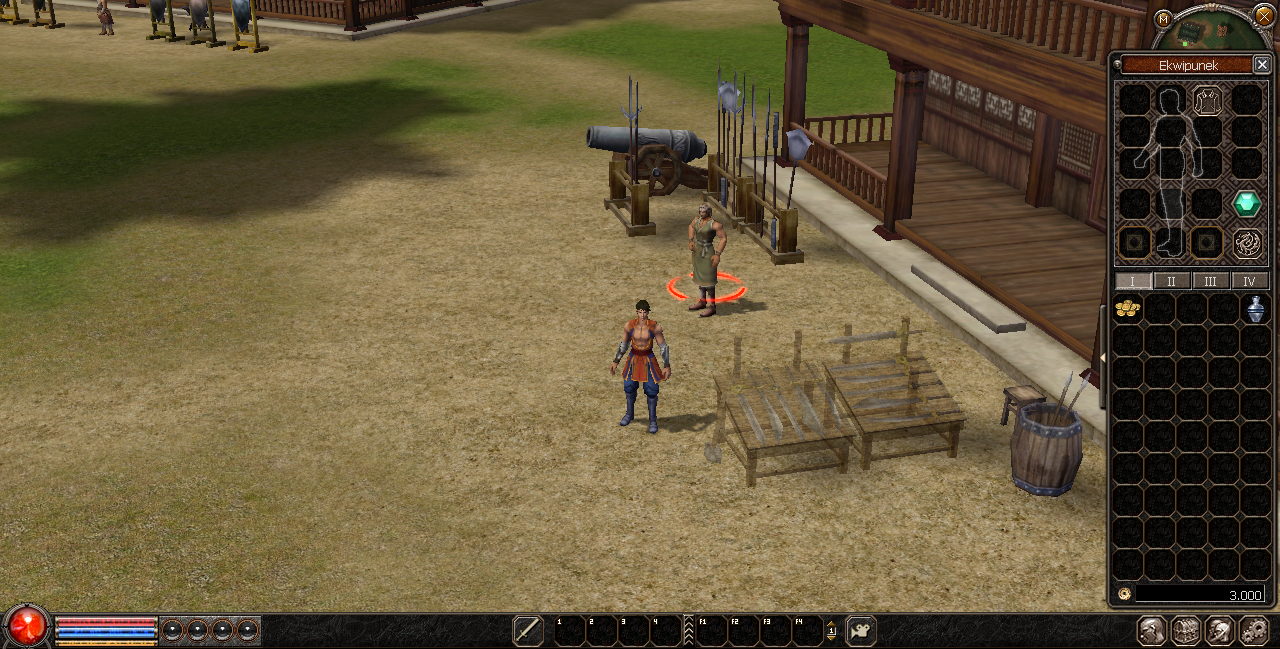Pick the silver potion flask item

pyautogui.click(x=1256, y=309)
